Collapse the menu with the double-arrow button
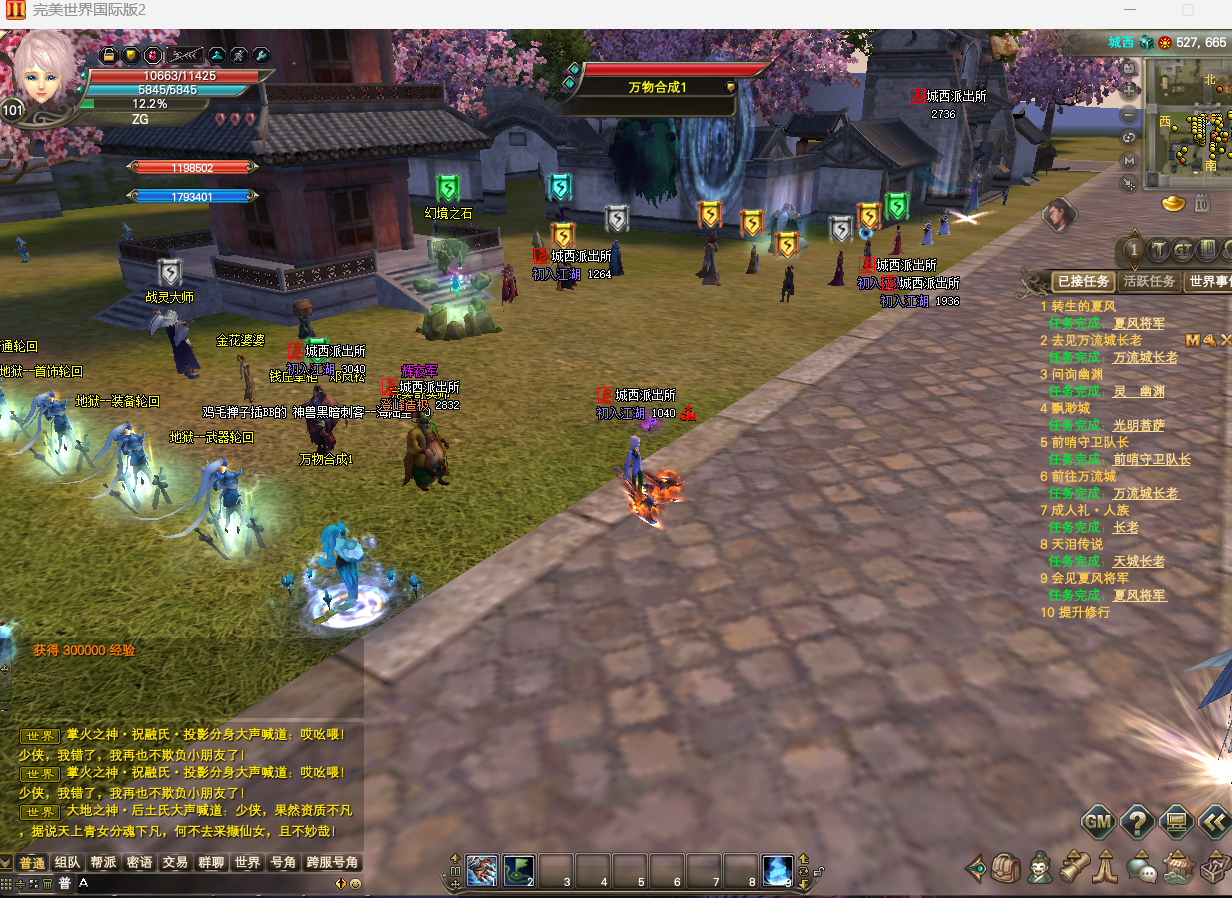1232x898 pixels. tap(1214, 823)
